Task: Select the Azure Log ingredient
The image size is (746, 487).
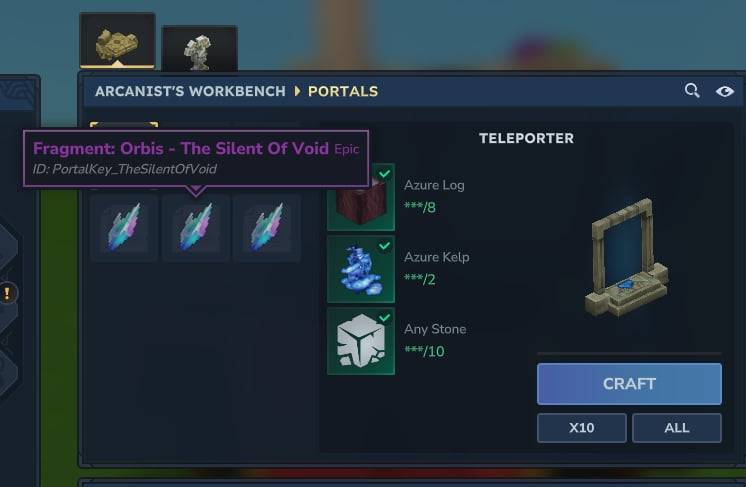Action: tap(361, 197)
